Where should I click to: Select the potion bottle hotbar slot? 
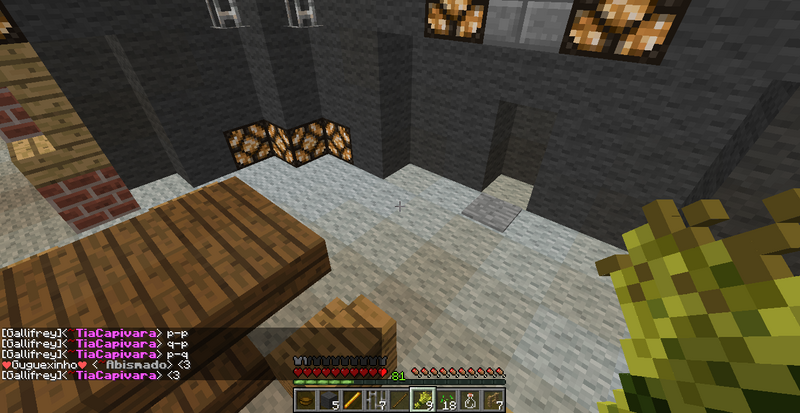(x=468, y=400)
